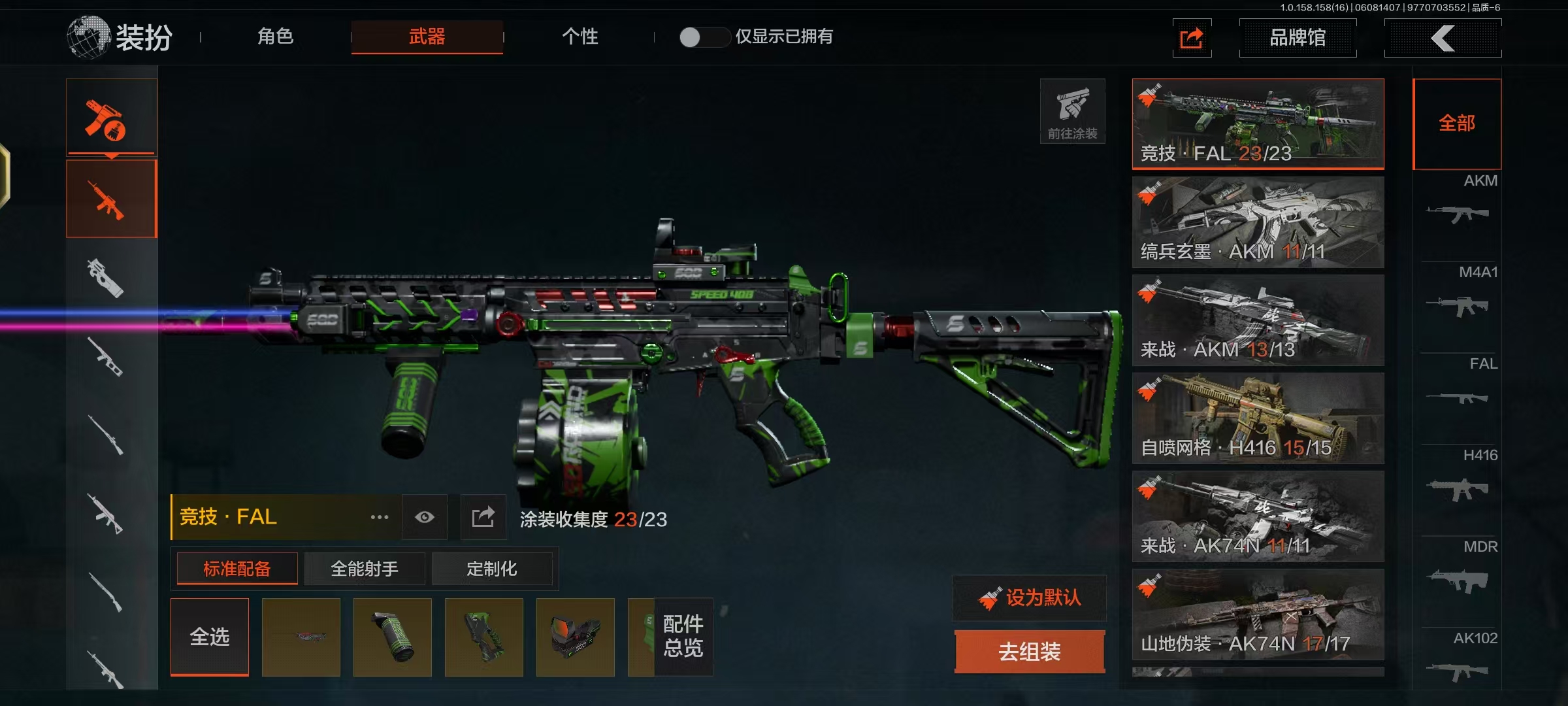This screenshot has height=706, width=1568.
Task: Tap the 去组装 assemble button
Action: coord(1030,651)
